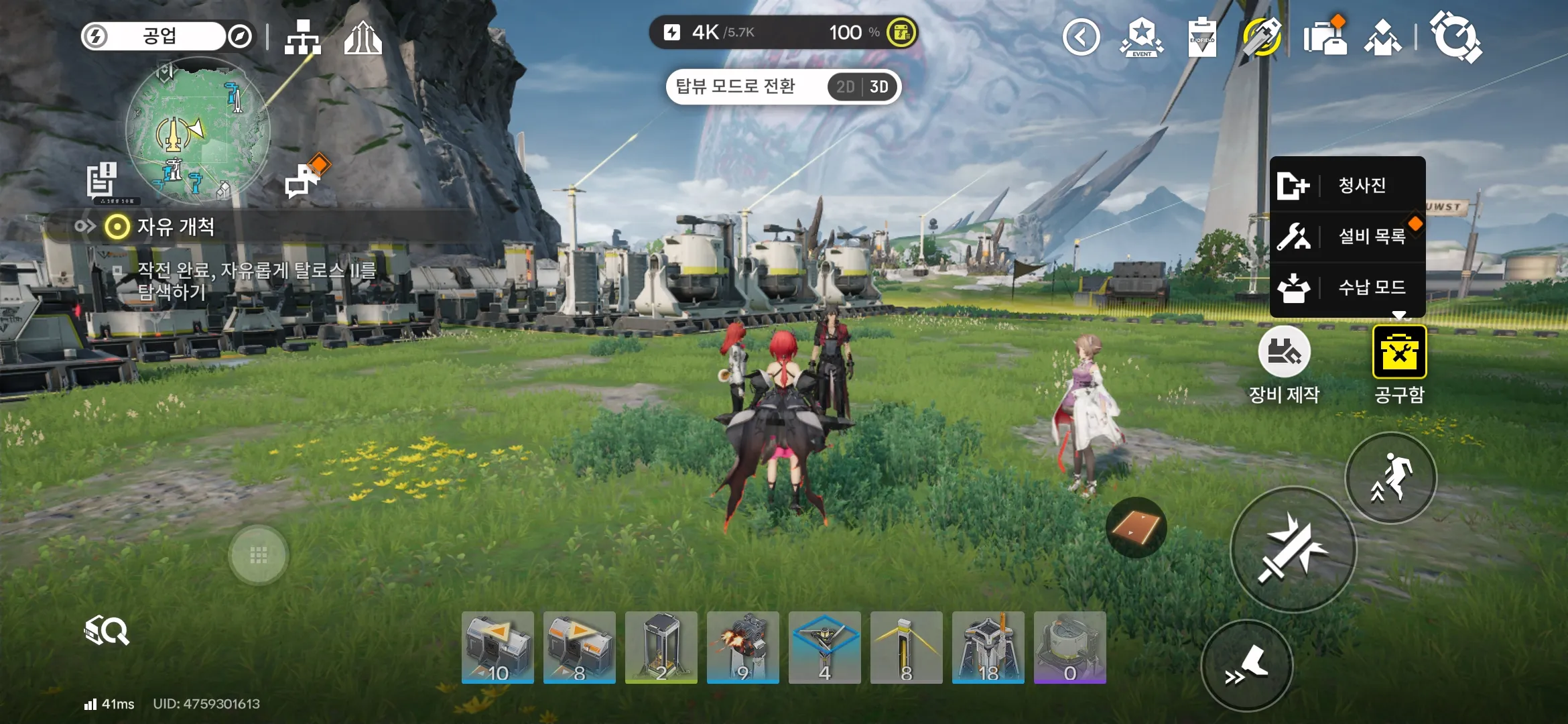Click the back arrow circle icon
This screenshot has width=1568, height=724.
[1081, 37]
